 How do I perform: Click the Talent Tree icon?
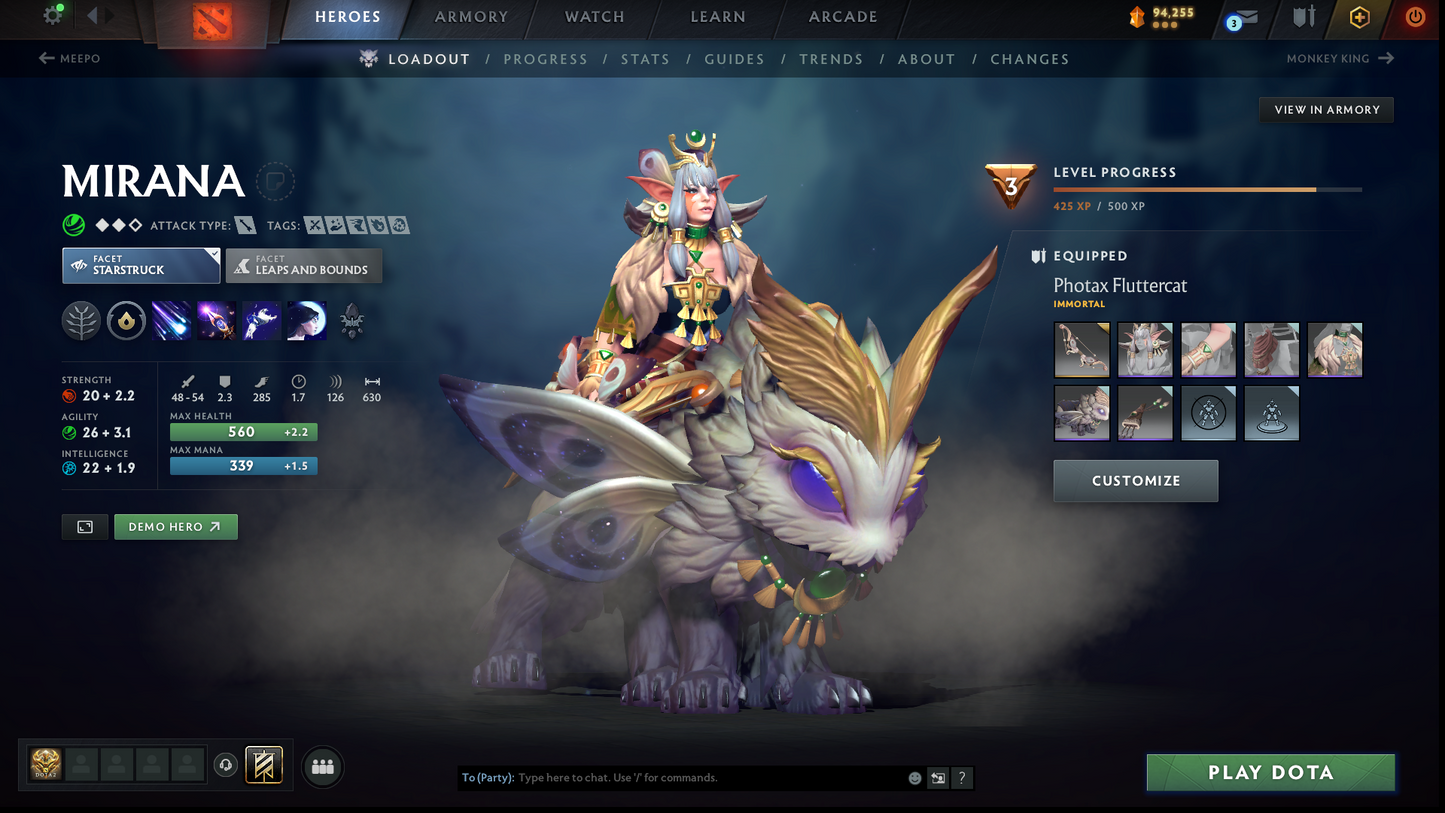(x=81, y=320)
